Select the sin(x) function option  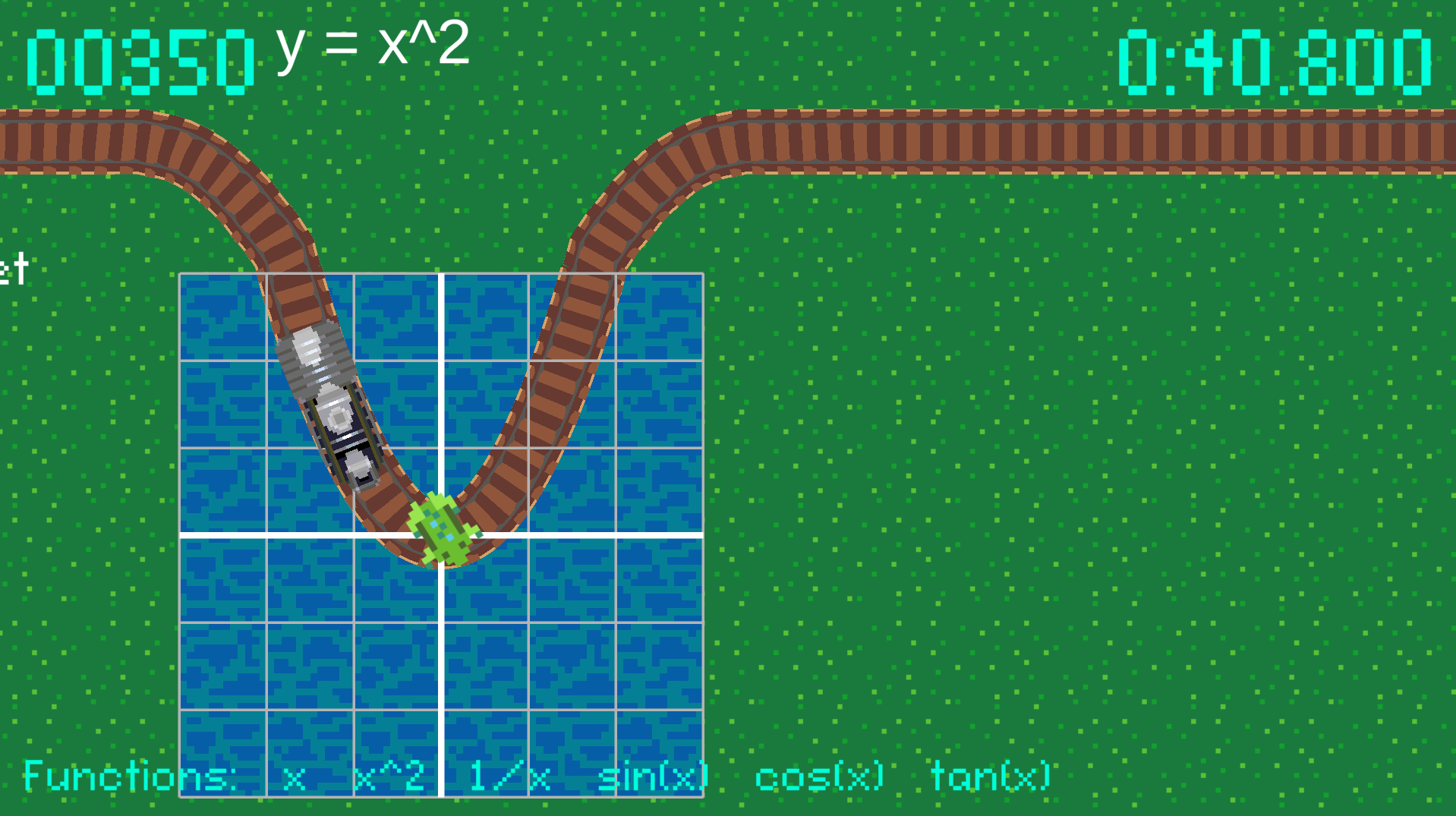[653, 777]
